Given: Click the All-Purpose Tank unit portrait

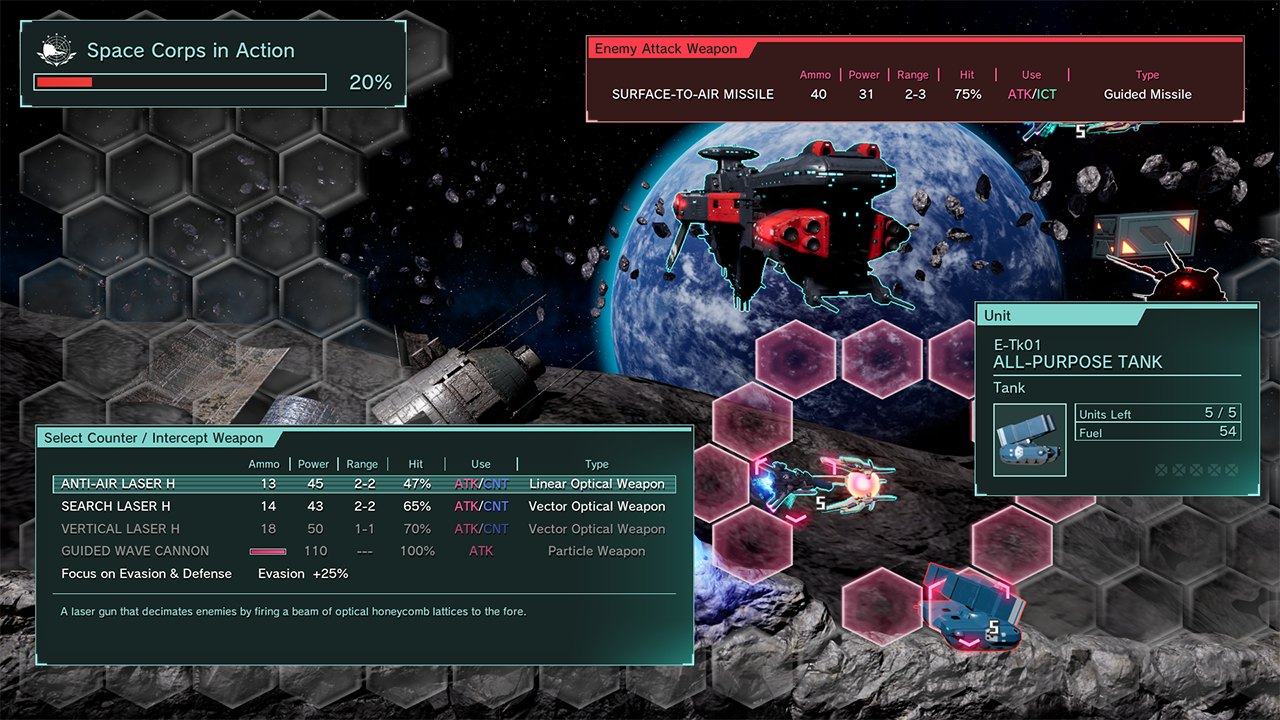Looking at the screenshot, I should (x=1030, y=440).
